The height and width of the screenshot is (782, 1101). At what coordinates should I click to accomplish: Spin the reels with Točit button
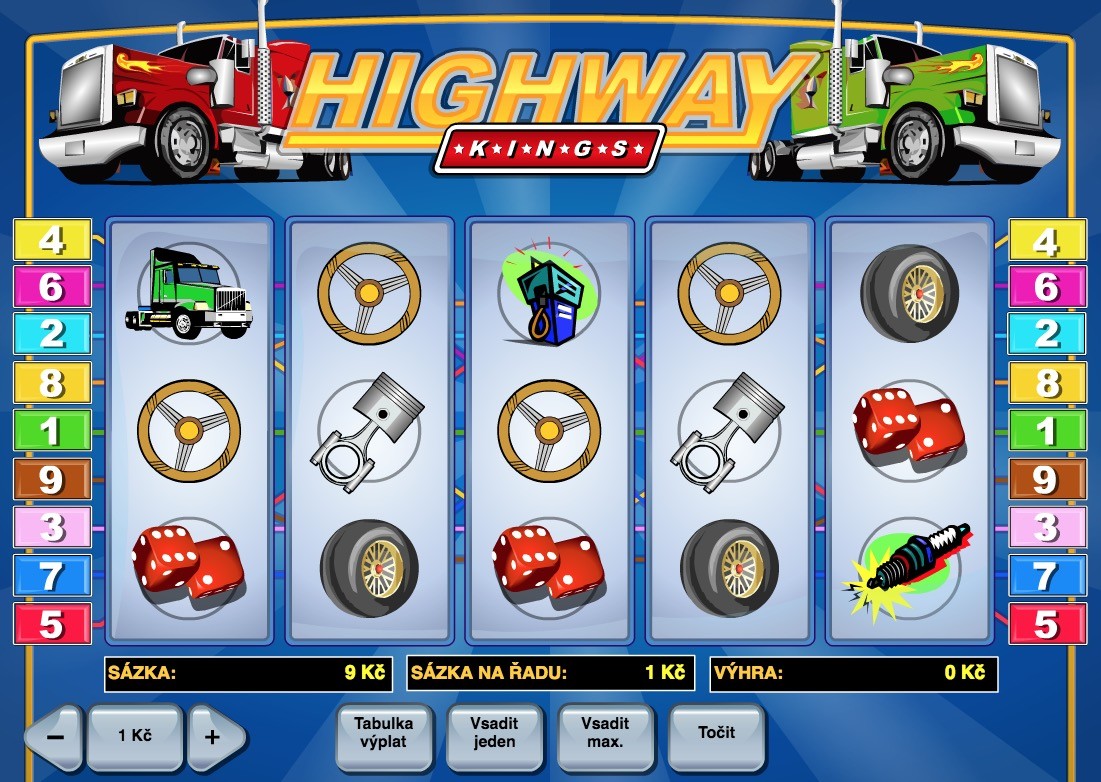point(716,734)
